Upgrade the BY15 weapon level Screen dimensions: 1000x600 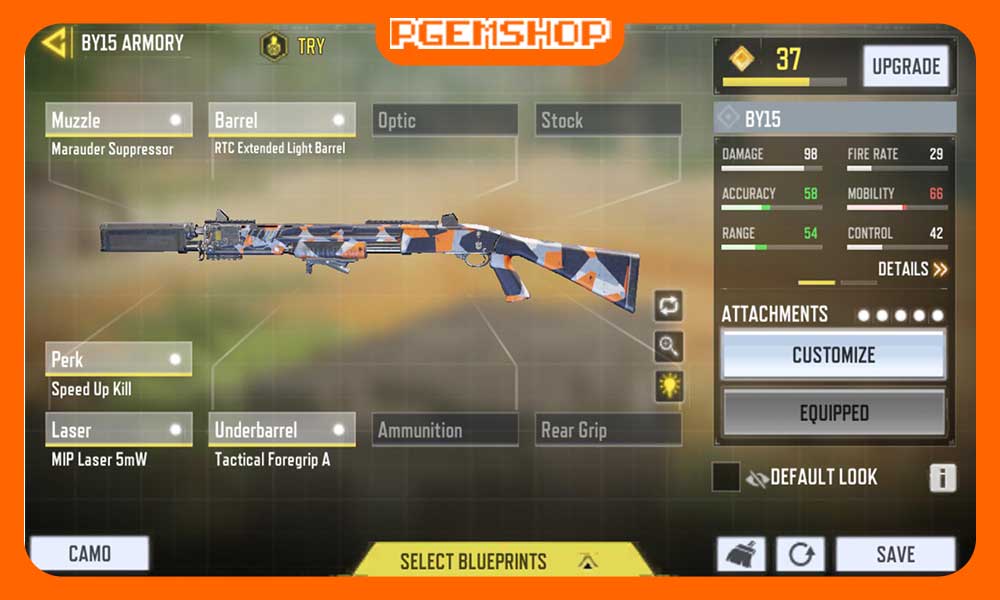pos(905,67)
